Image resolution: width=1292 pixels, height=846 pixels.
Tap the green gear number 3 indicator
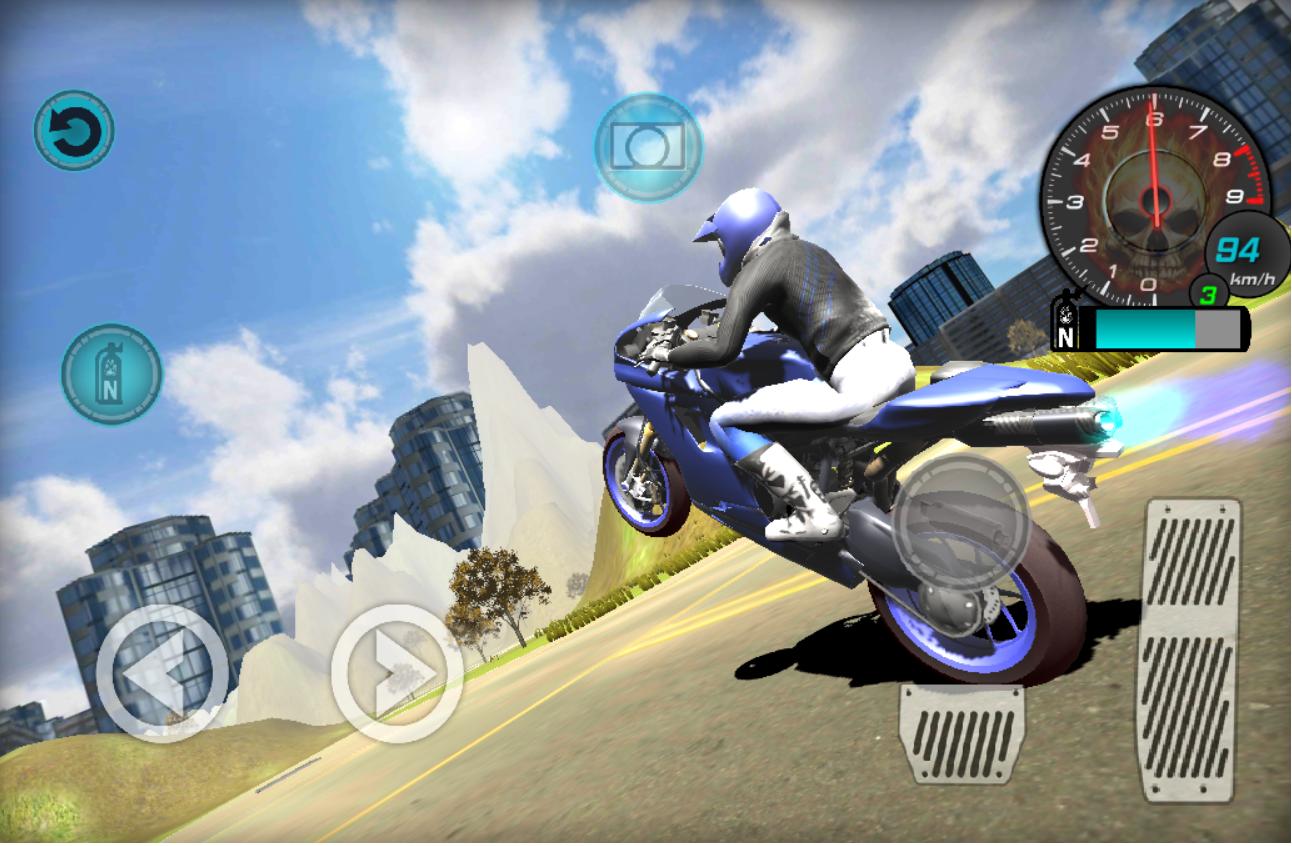pyautogui.click(x=1209, y=293)
